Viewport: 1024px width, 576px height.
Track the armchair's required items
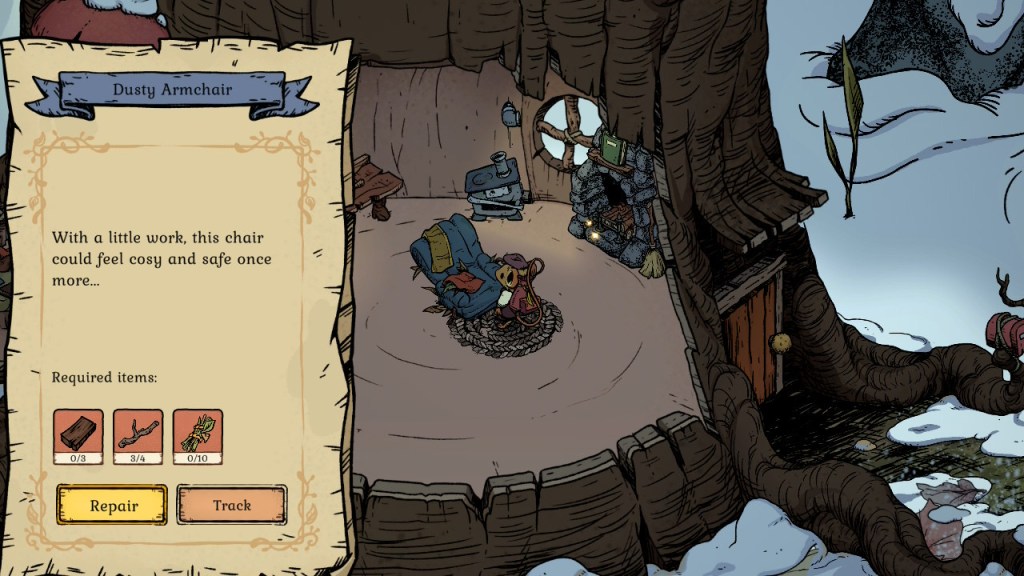[x=232, y=505]
